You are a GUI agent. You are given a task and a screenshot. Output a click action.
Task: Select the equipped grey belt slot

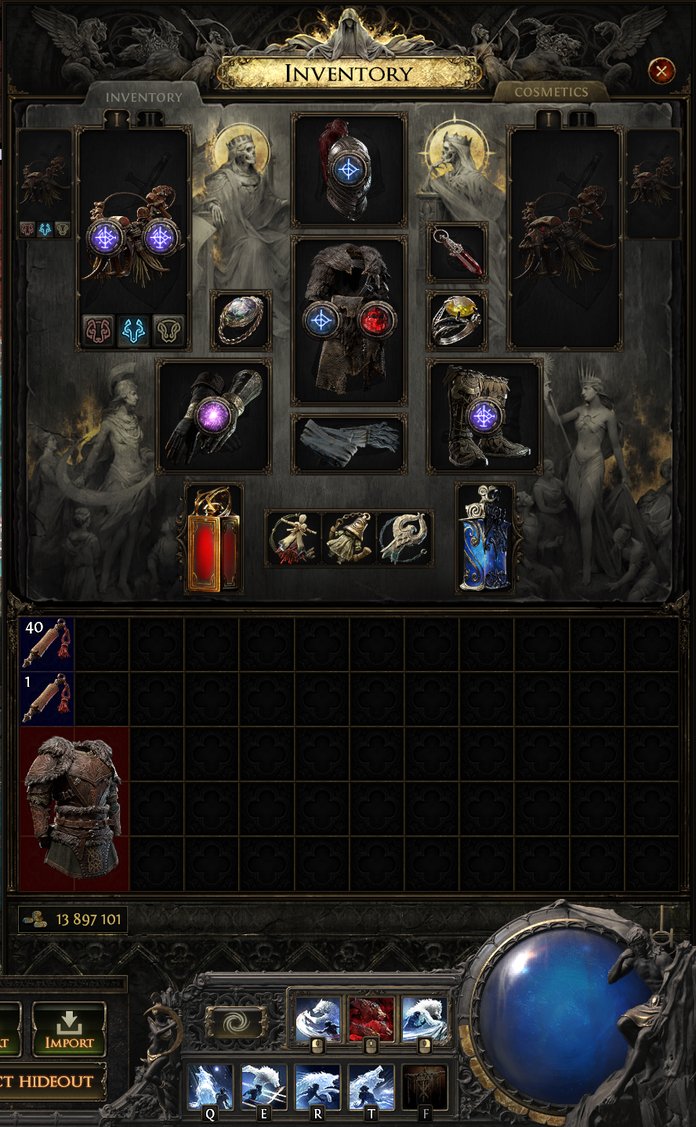click(x=349, y=443)
